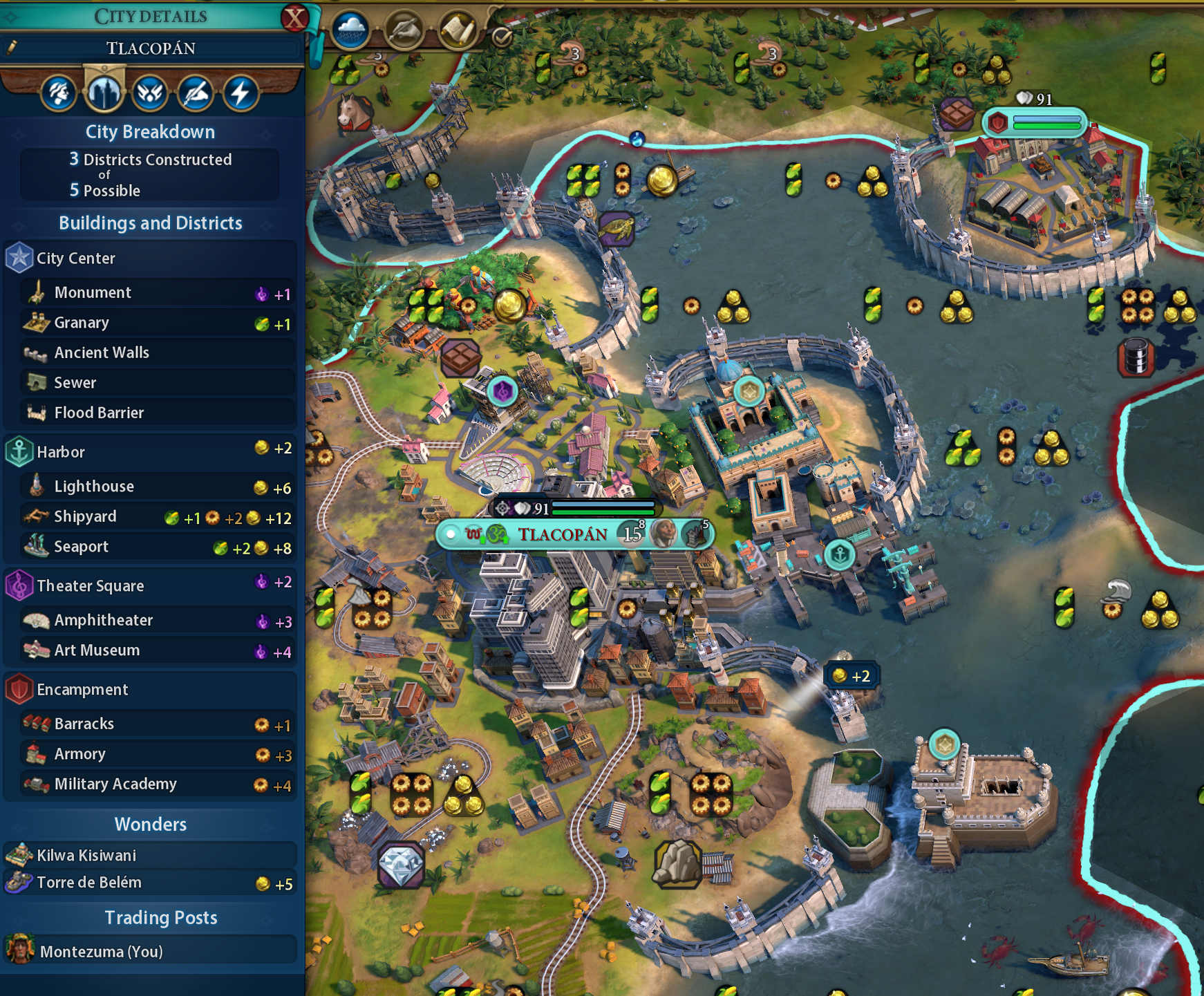The image size is (1204, 996).
Task: Open the Power tab with lightning bolt
Action: pos(241,93)
